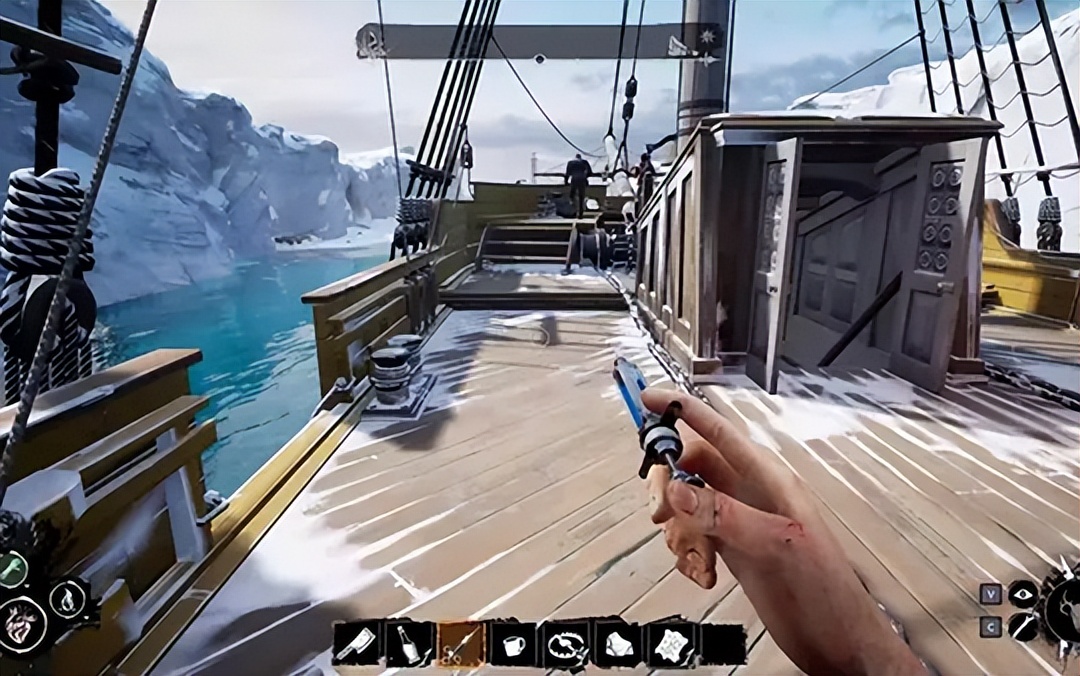Select the bottle hotbar slot
1080x676 pixels.
point(409,645)
